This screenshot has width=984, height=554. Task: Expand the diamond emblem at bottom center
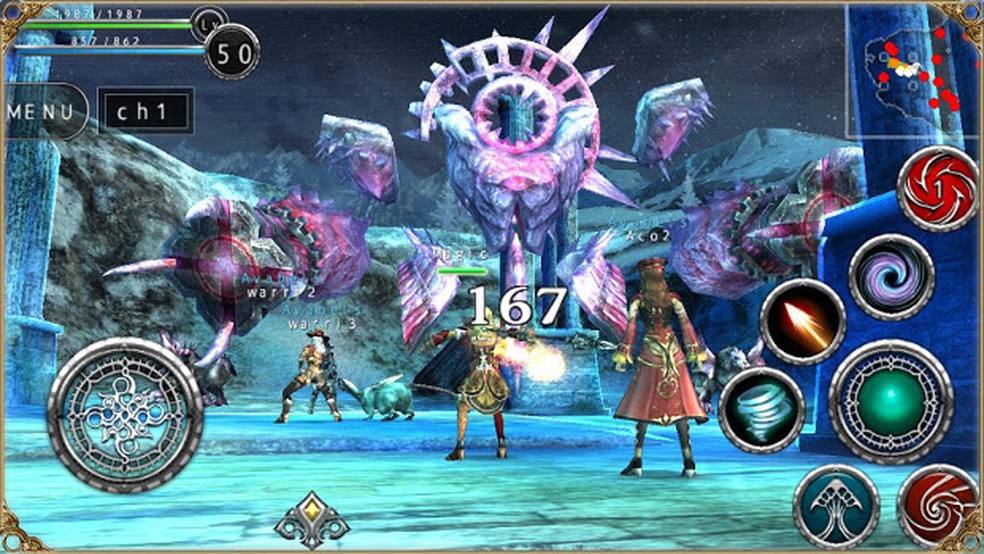pos(312,519)
